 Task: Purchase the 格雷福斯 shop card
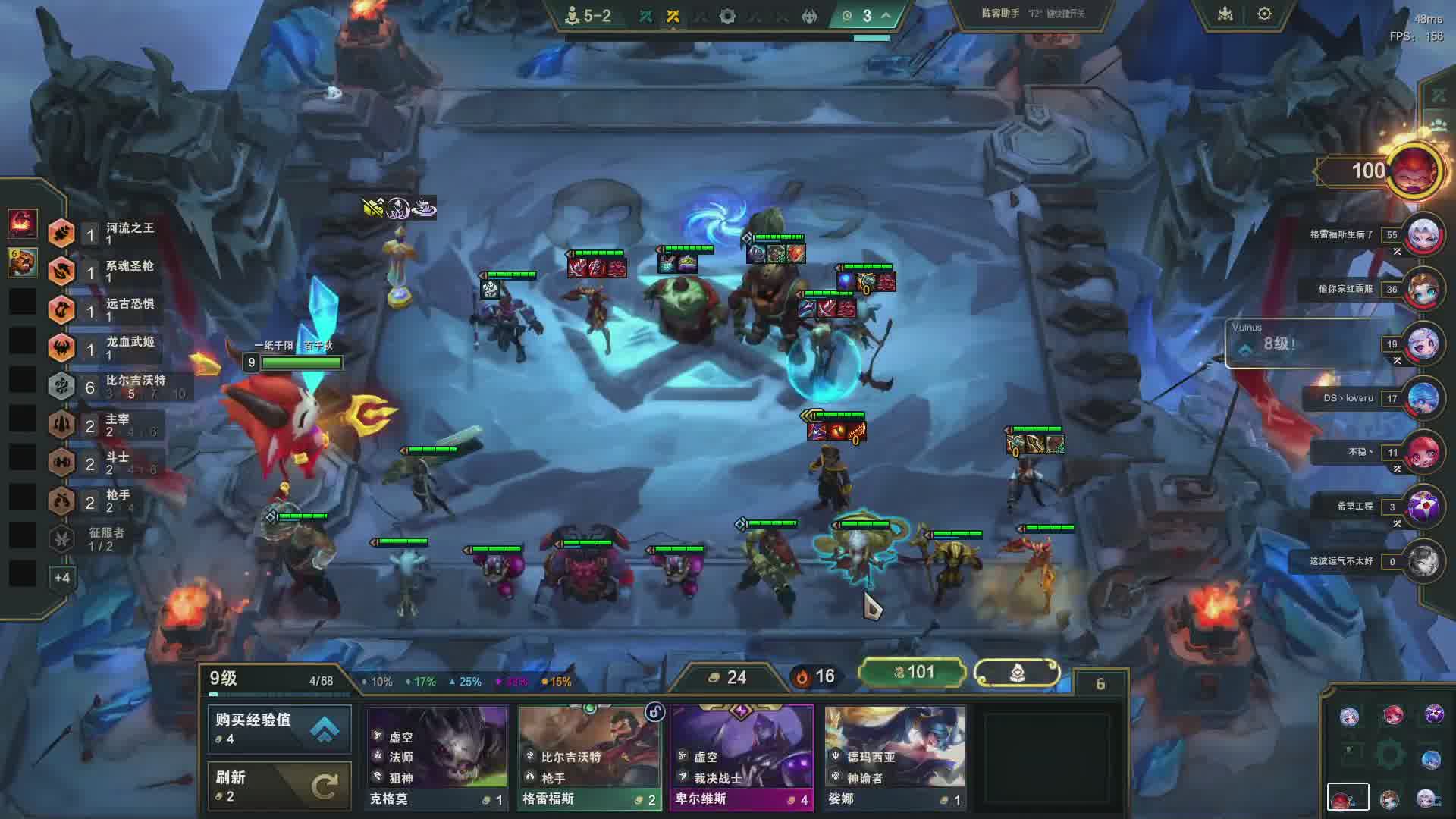(589, 757)
